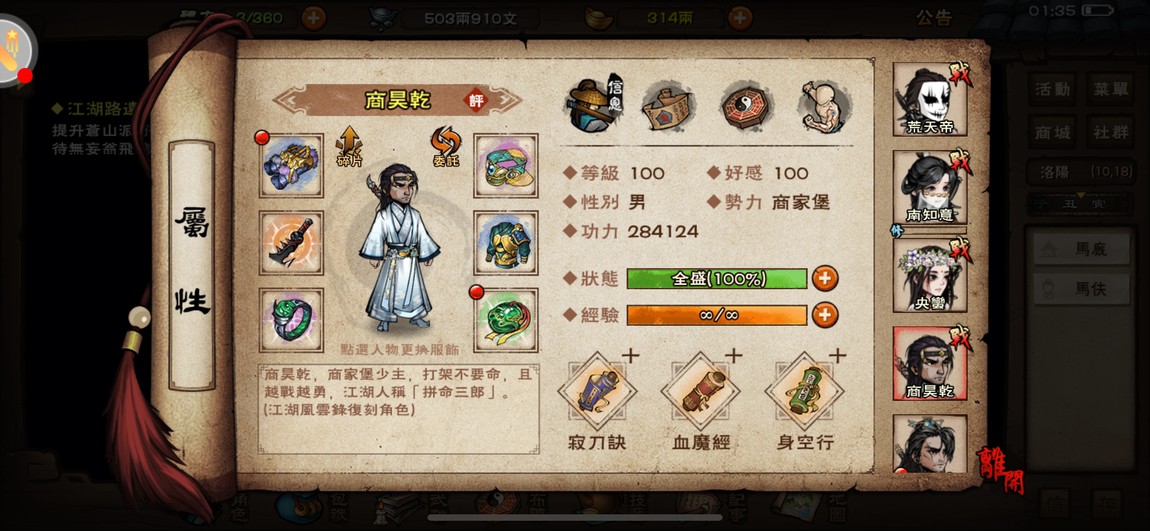
Task: Add experience with plus next to 經驗 bar
Action: (825, 315)
